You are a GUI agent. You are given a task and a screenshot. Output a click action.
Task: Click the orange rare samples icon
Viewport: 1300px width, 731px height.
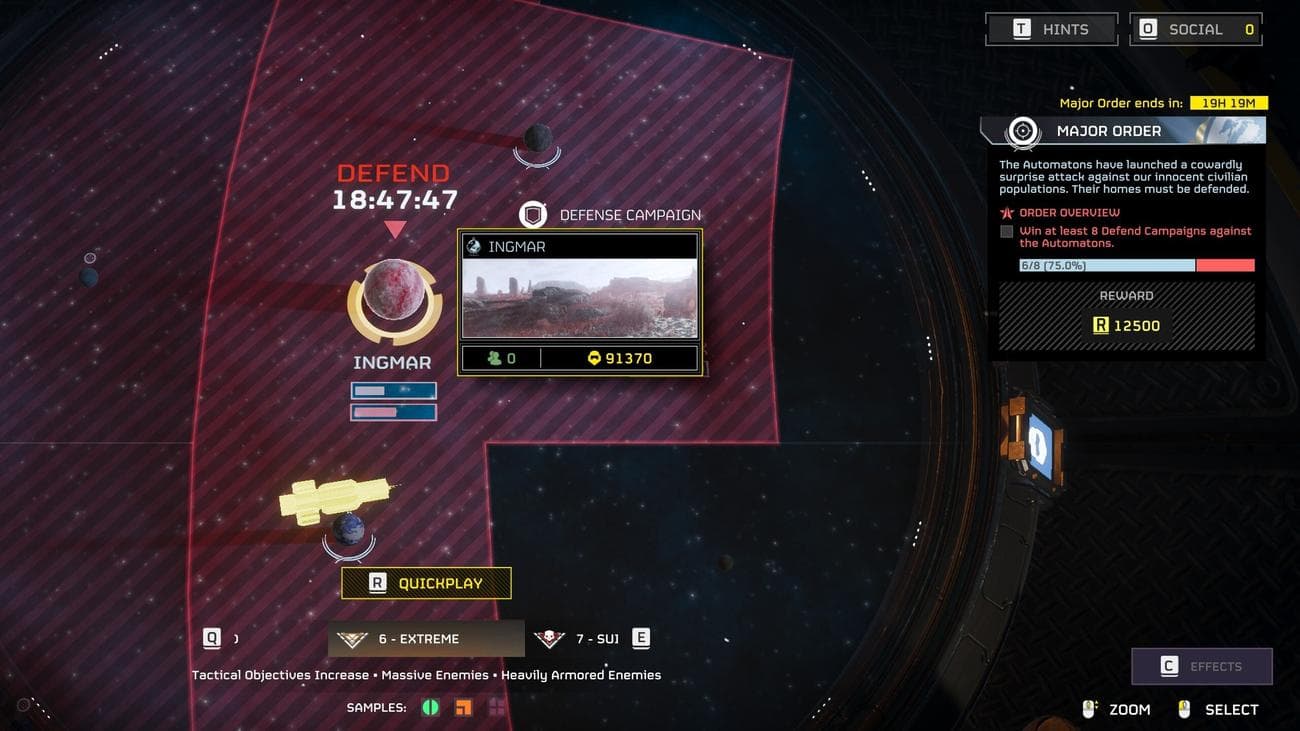click(462, 706)
